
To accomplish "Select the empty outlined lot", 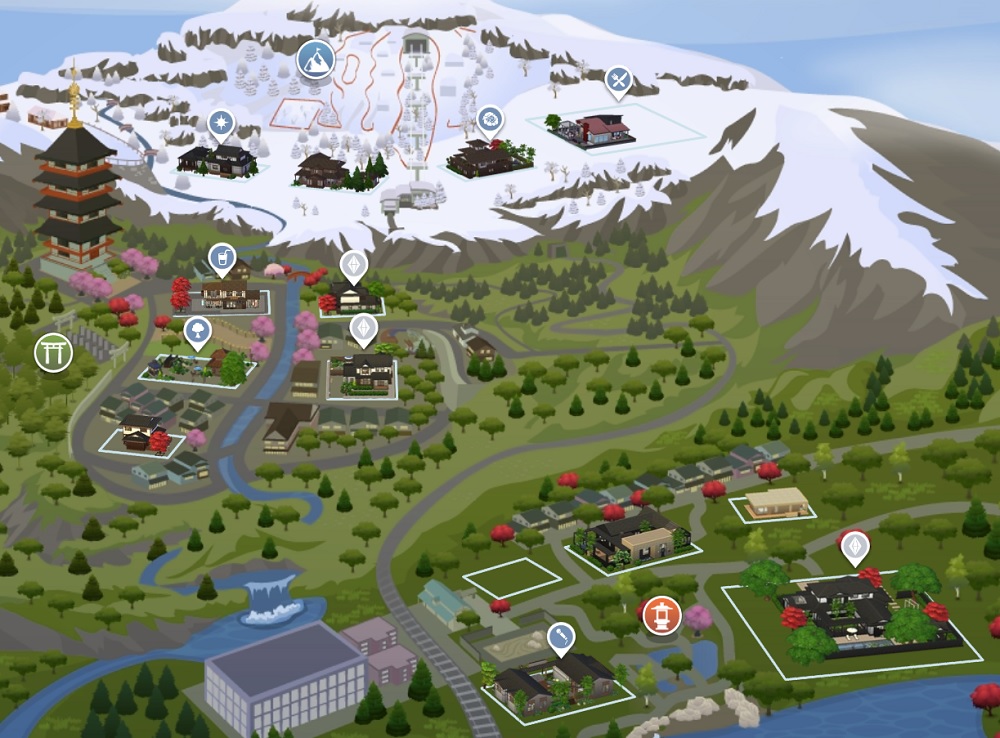I will click(512, 577).
